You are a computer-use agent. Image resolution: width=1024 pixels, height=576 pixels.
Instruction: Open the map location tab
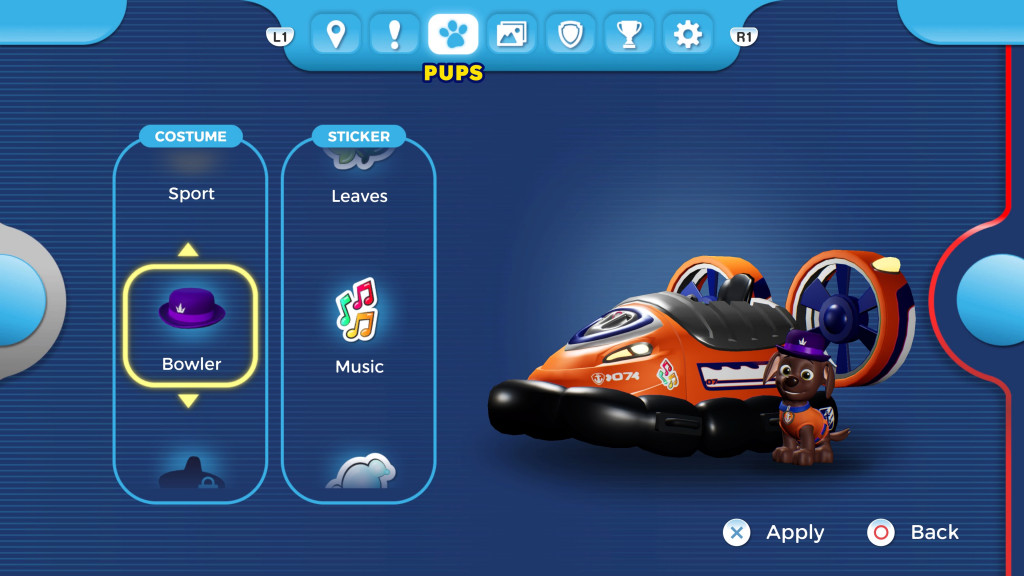click(336, 34)
